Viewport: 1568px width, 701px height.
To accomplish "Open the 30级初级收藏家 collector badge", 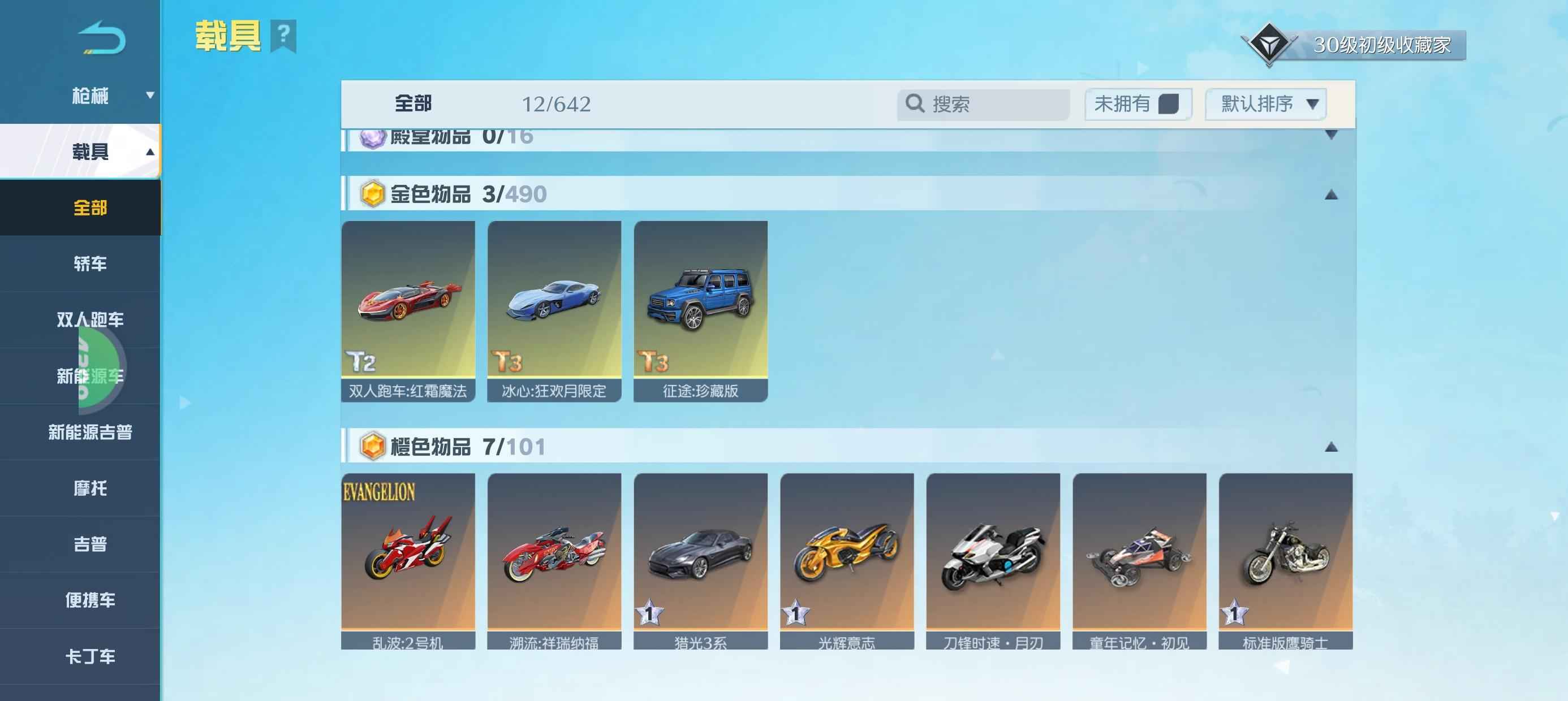I will 1354,45.
